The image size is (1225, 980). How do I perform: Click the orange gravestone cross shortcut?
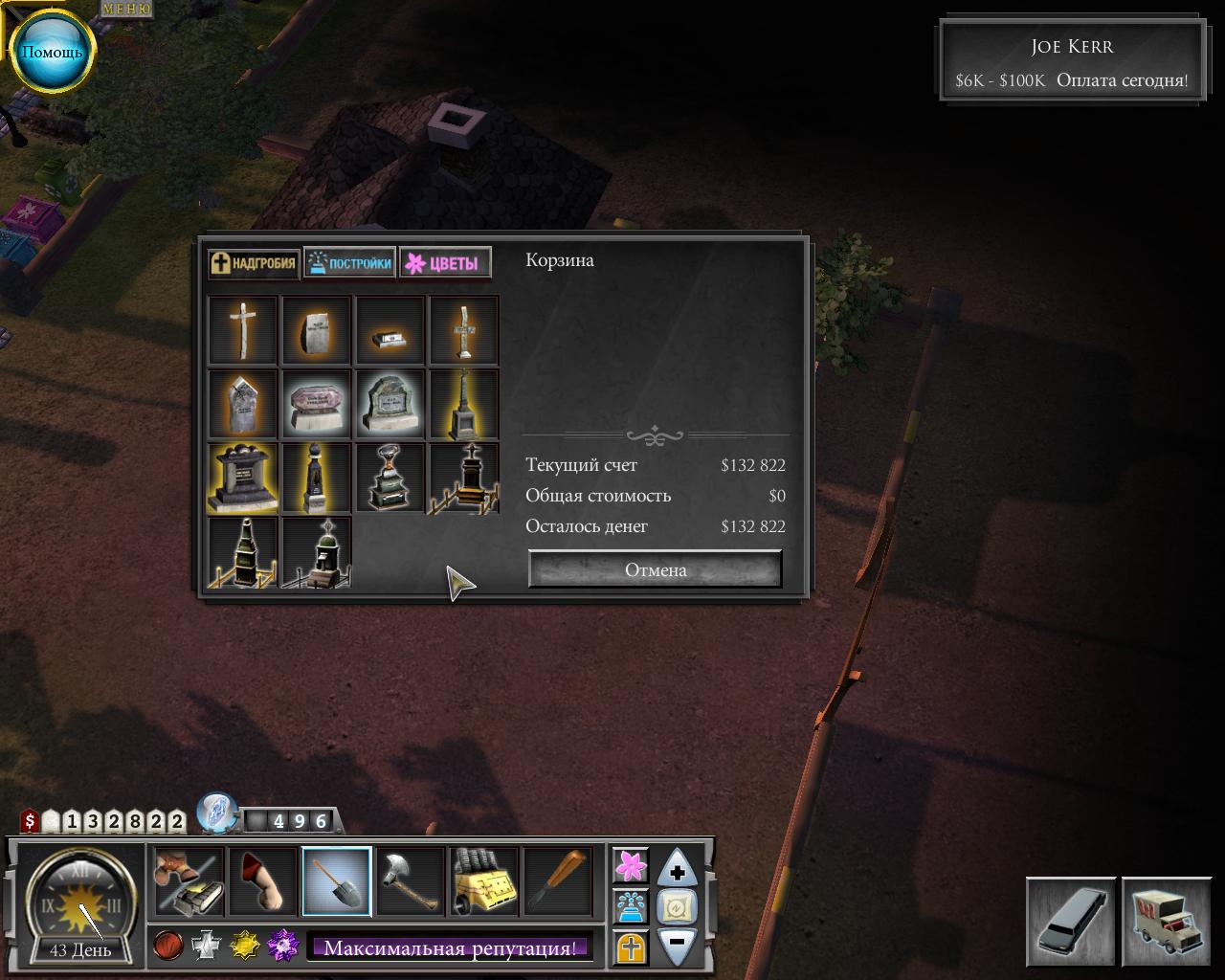[x=631, y=947]
